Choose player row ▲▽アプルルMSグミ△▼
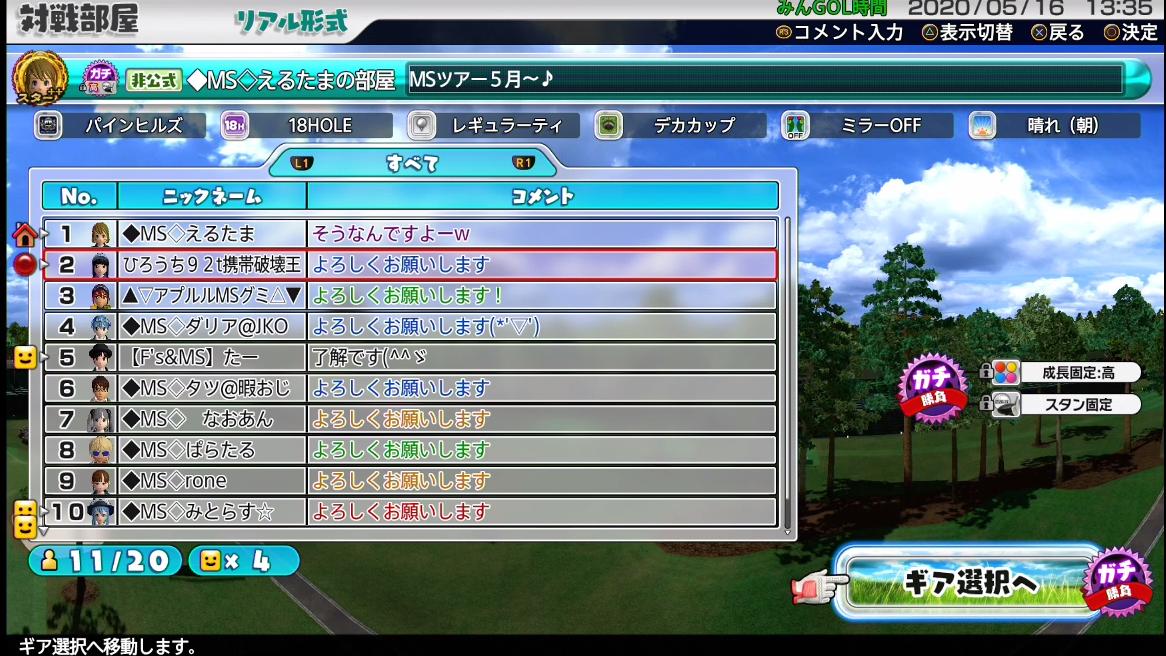Viewport: 1166px width, 656px height. point(410,296)
